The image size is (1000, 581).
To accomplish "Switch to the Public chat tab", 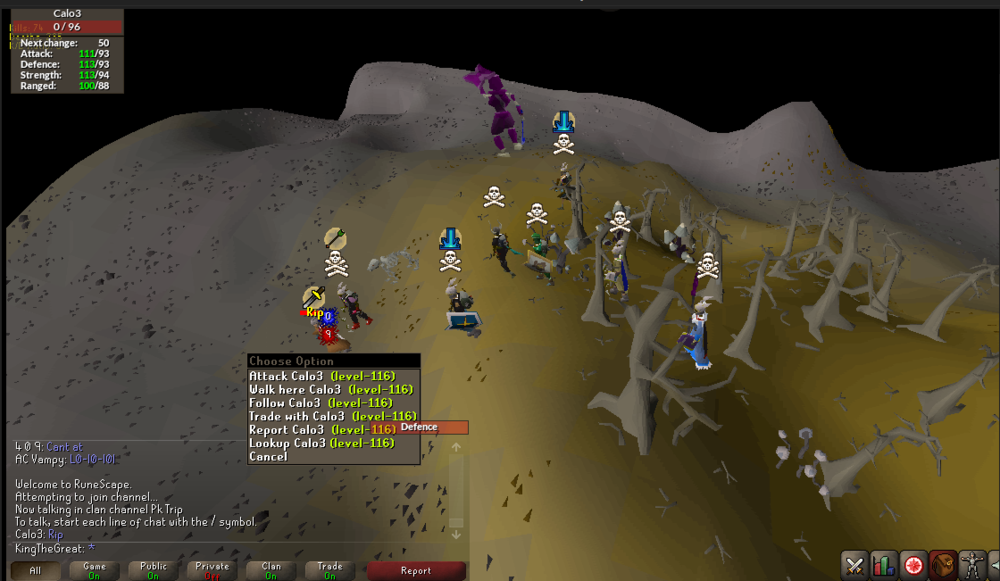I will pyautogui.click(x=153, y=571).
